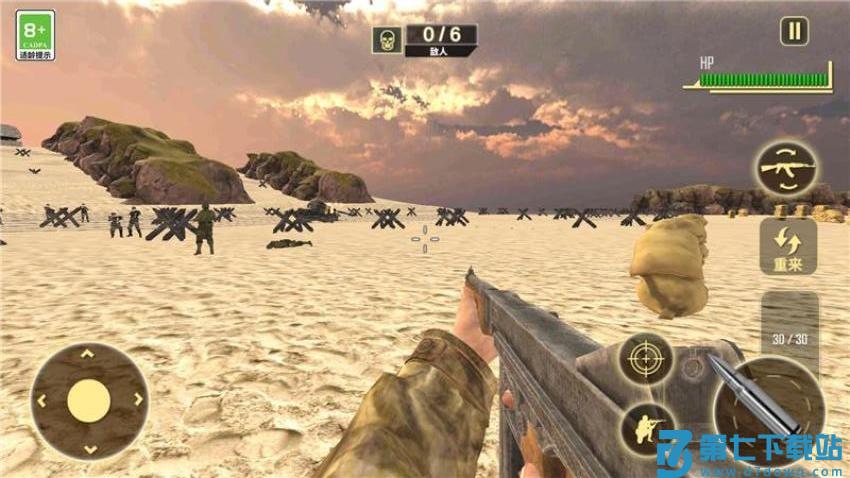The image size is (850, 478).
Task: Aim down sights with the crosshair button
Action: 645,359
